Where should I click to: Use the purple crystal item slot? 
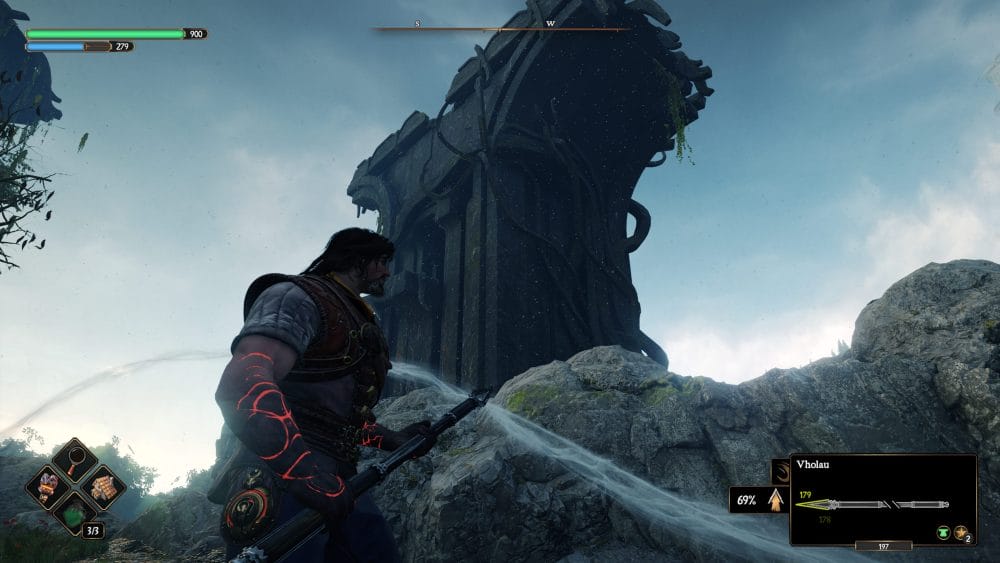pos(49,487)
